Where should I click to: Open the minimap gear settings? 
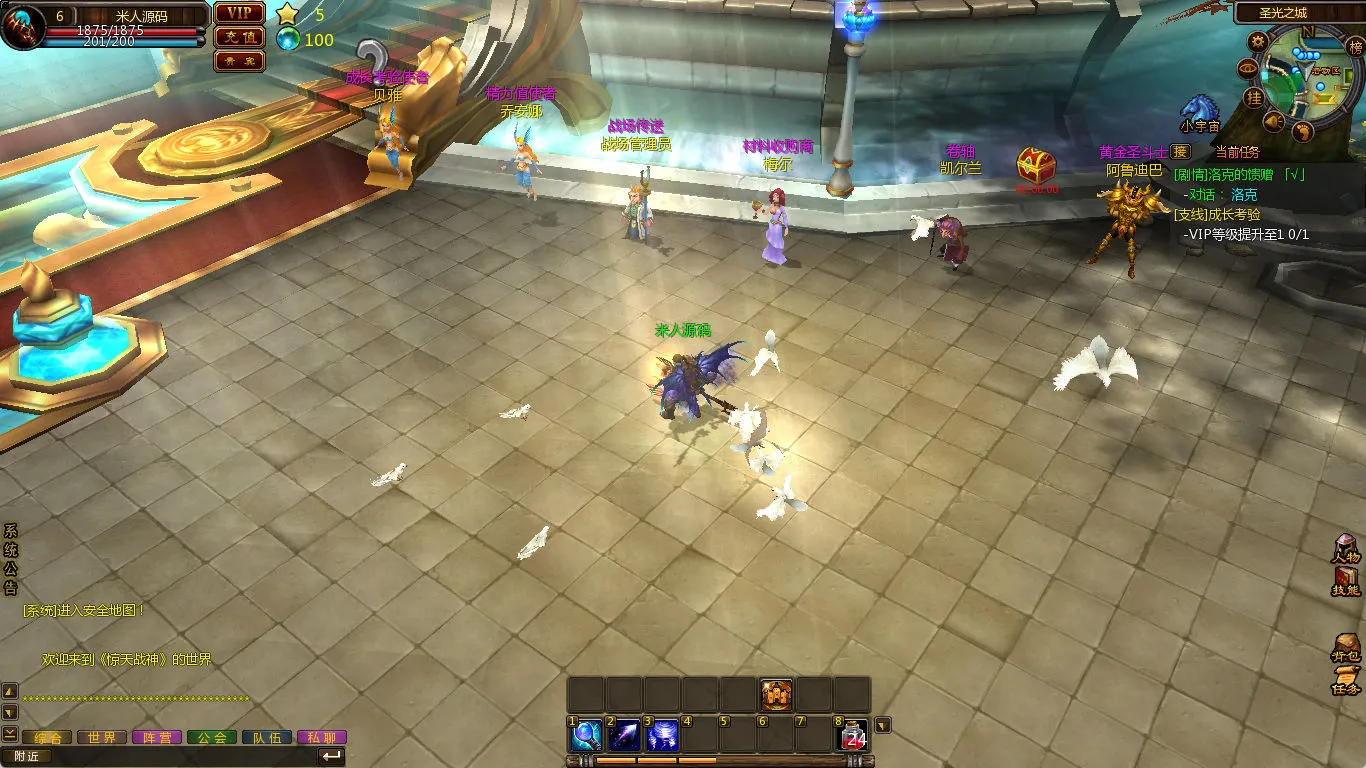[x=1258, y=41]
